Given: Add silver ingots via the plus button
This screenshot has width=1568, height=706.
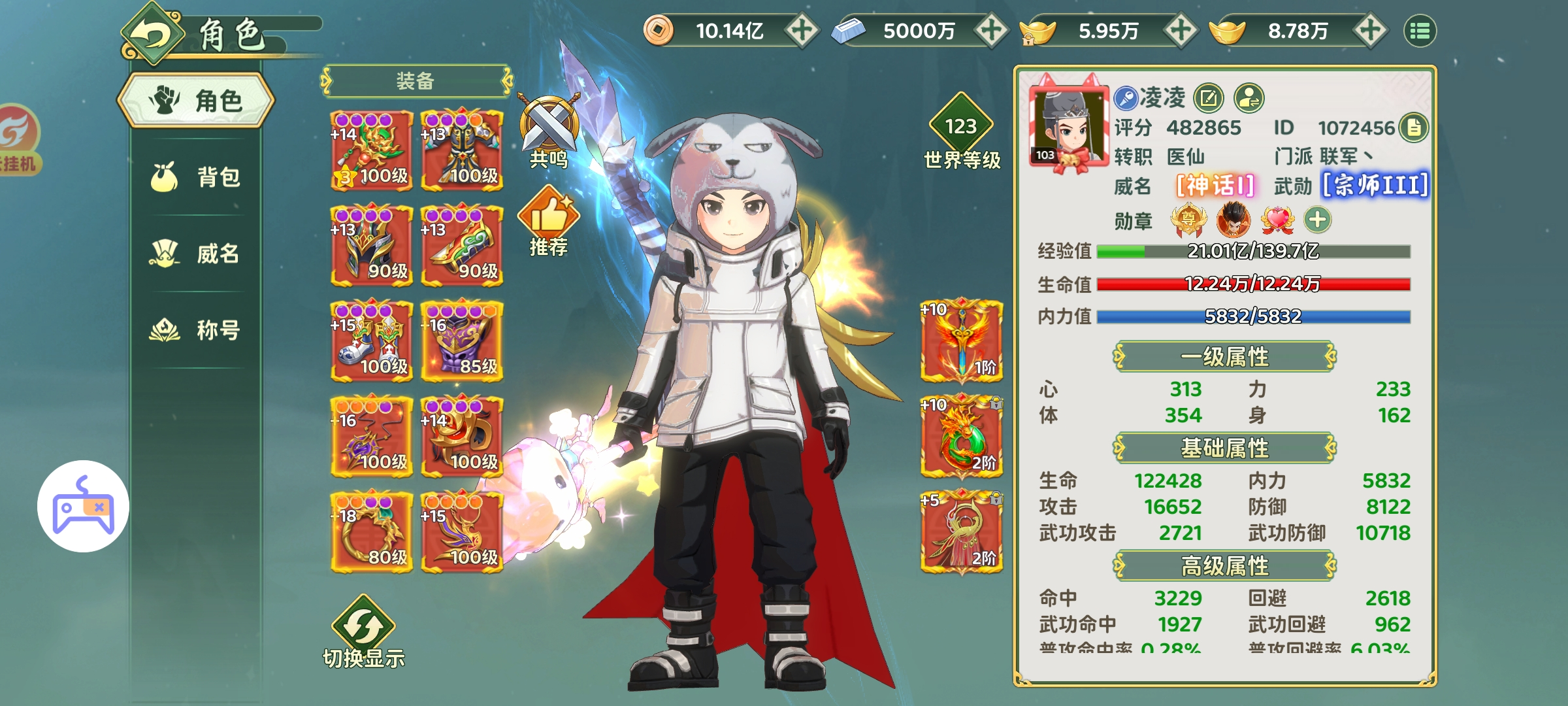Looking at the screenshot, I should pyautogui.click(x=991, y=31).
